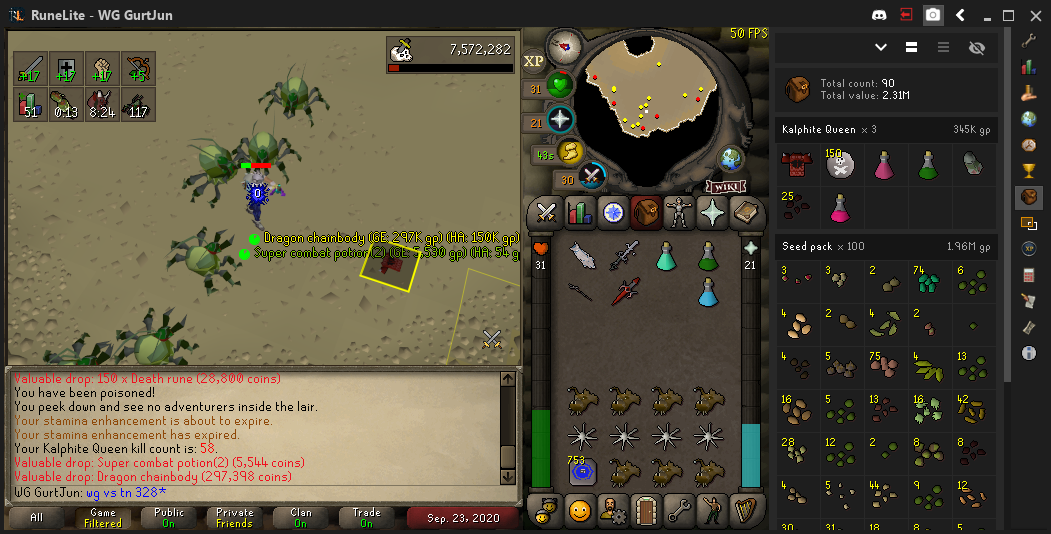Open the Settings wrench tab
1051x534 pixels.
coord(679,509)
